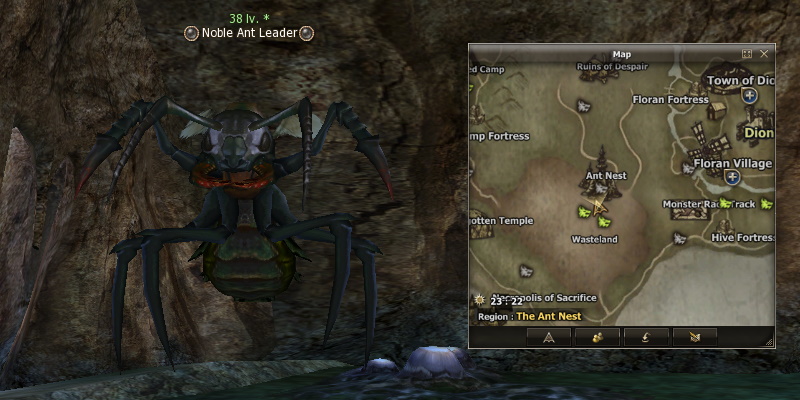Click the Floran Village marker on the map
Viewport: 800px width, 400px height.
tap(733, 163)
